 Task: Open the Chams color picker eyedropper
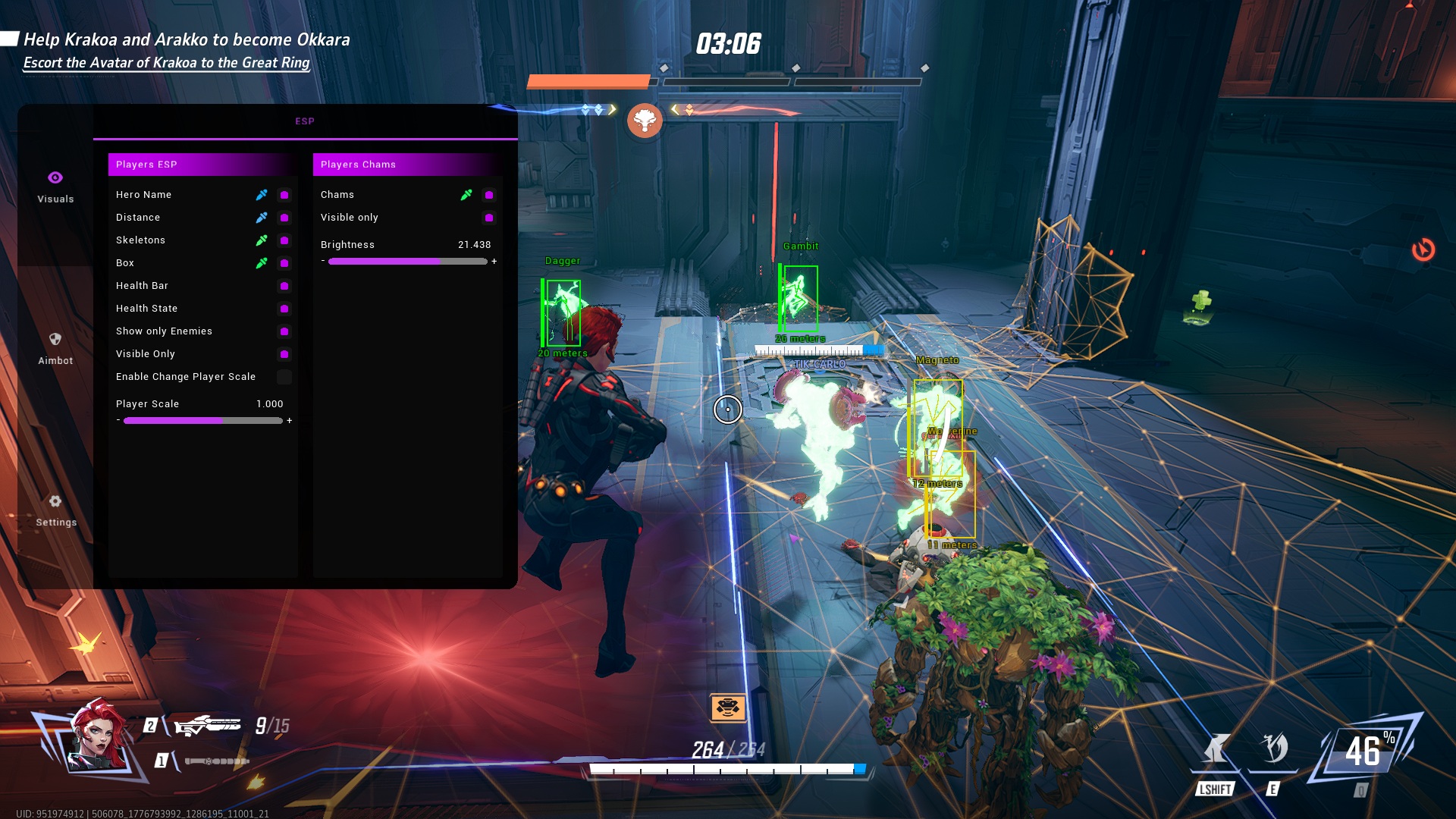pos(466,195)
